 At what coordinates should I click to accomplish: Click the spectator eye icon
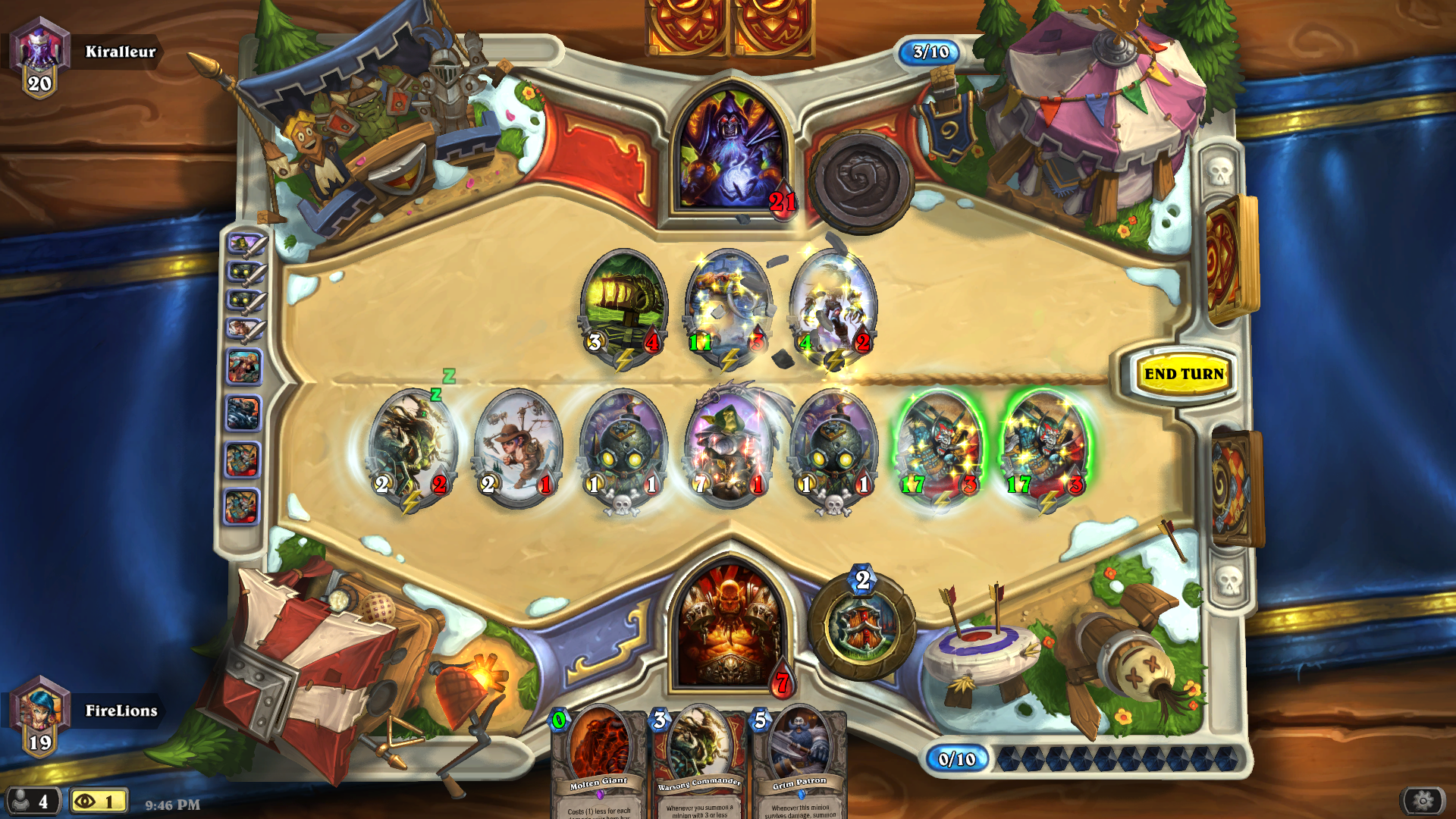pos(85,801)
